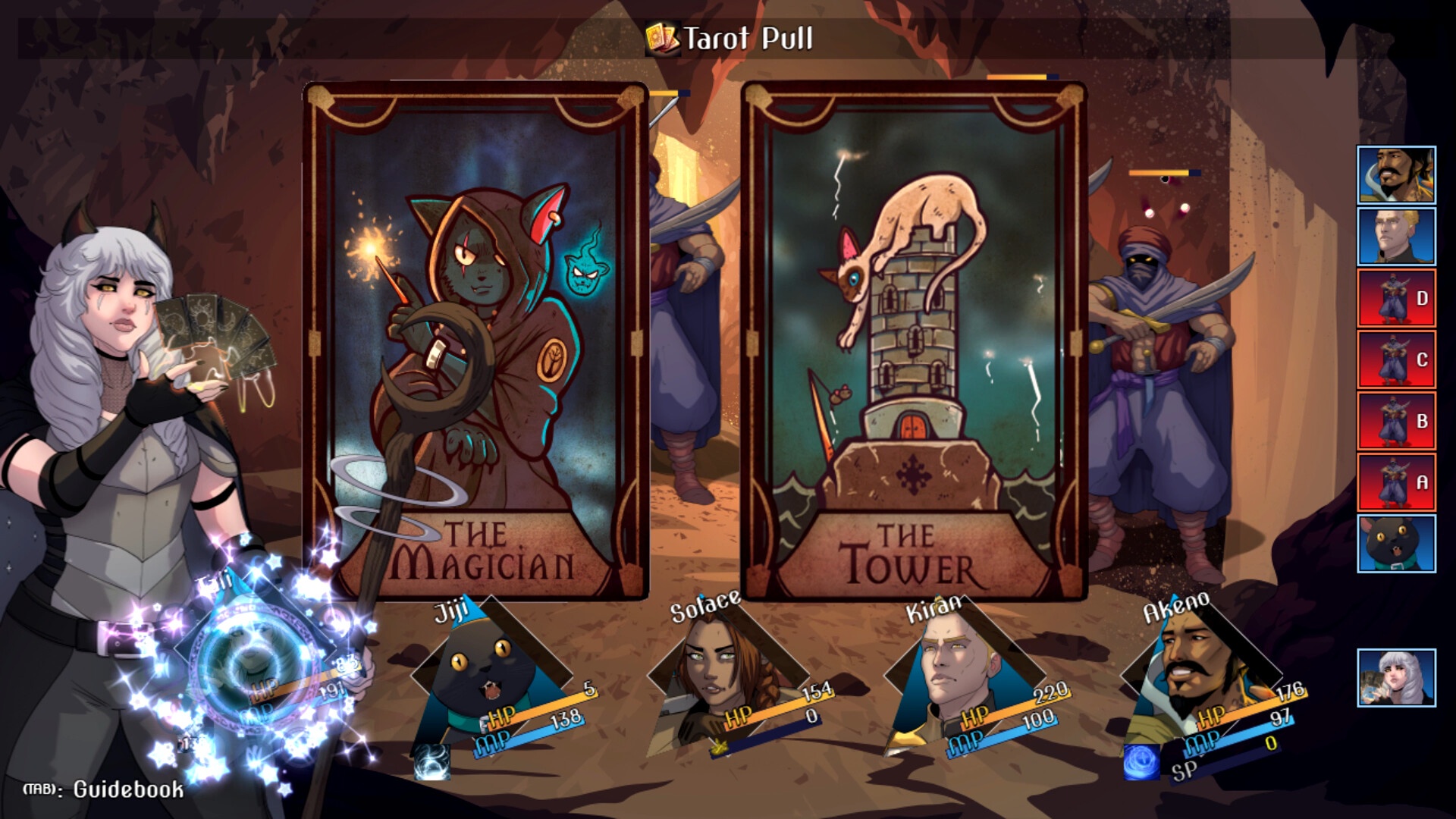Click enemy D in turn order
Screen dimensions: 1456x819
[1396, 298]
